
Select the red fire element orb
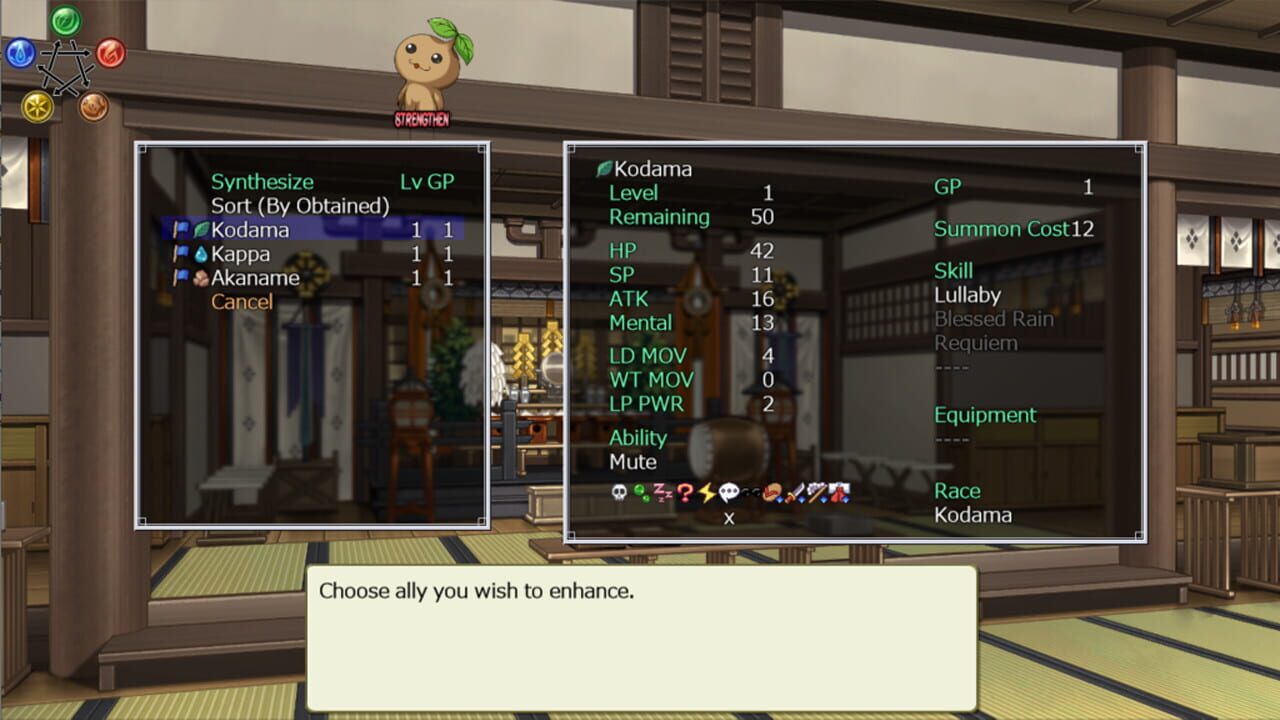point(110,53)
